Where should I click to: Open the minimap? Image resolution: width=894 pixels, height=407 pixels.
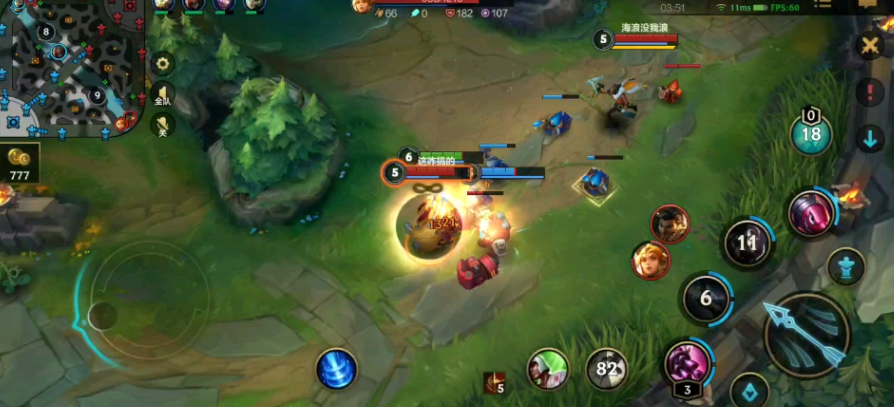[70, 68]
